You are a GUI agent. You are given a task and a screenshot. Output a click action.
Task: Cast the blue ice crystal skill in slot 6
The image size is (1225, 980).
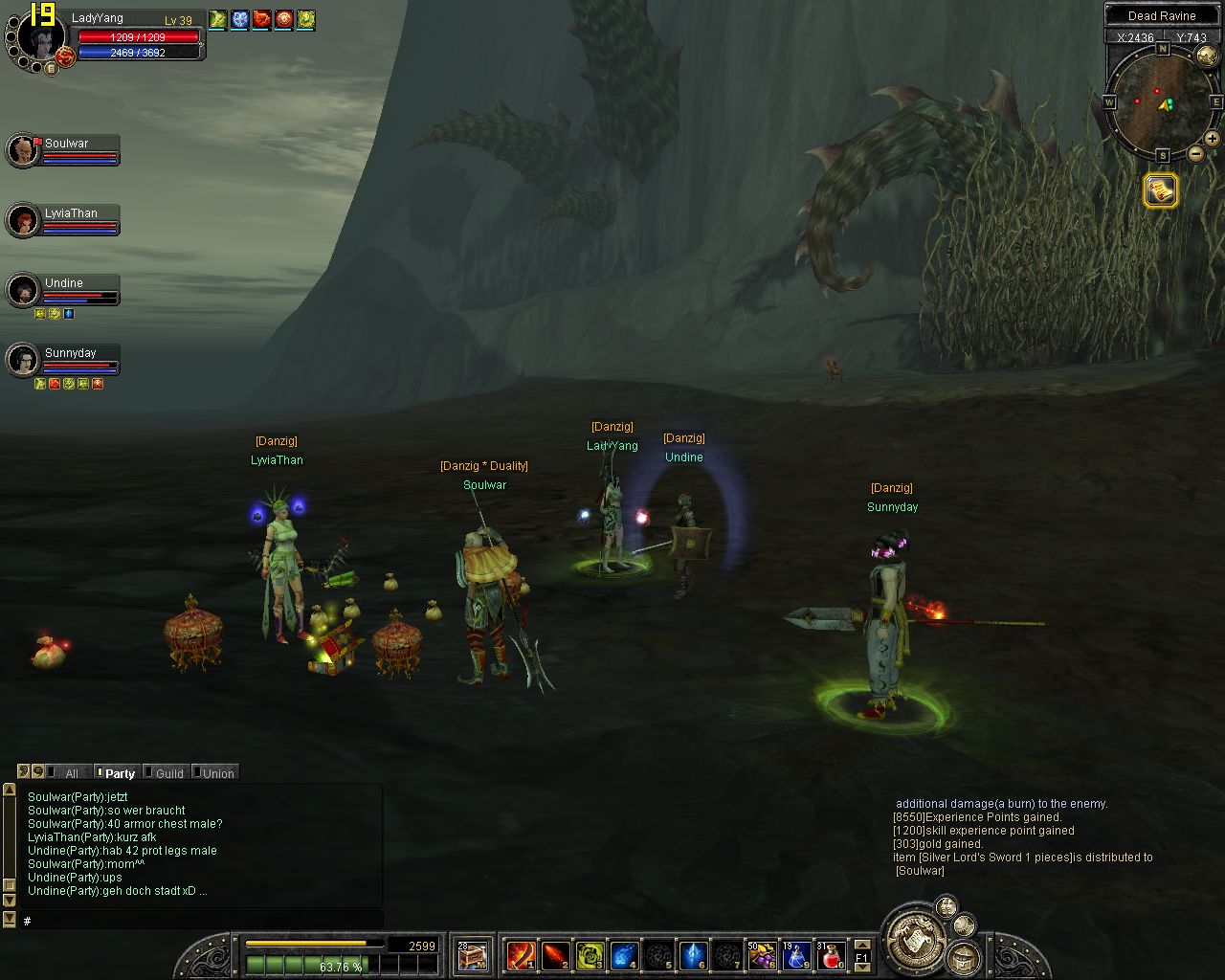point(692,955)
